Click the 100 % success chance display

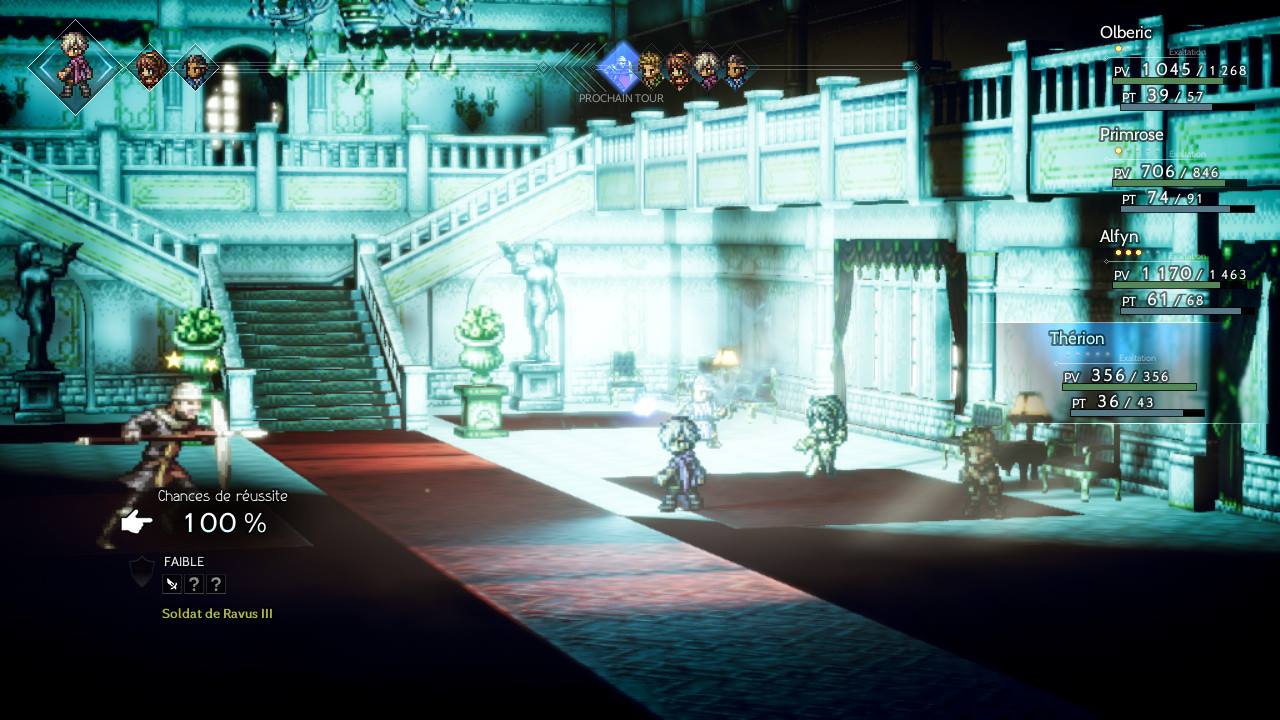(225, 523)
